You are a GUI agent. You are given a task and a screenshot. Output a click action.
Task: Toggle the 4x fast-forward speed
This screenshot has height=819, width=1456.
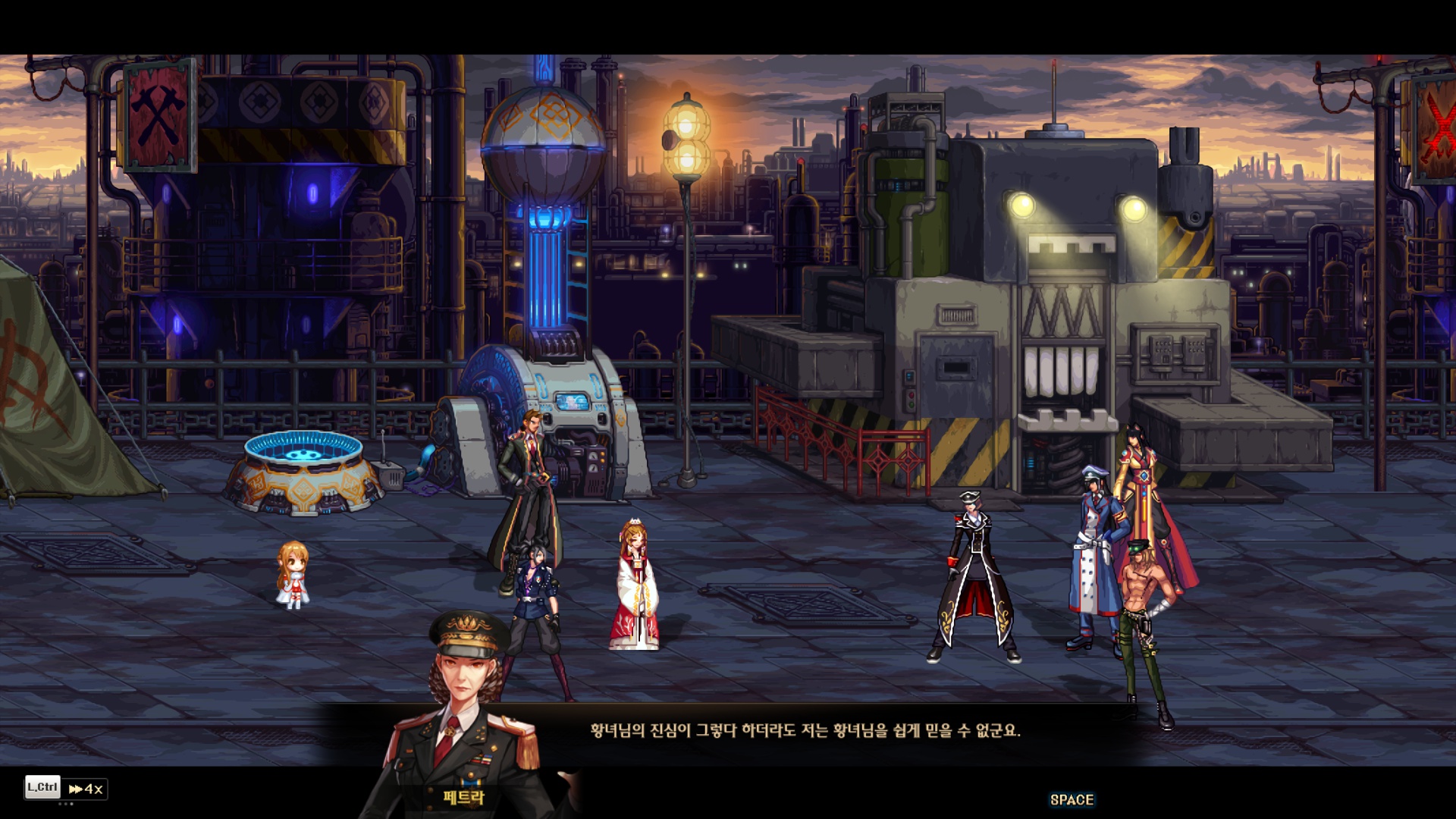pos(86,789)
